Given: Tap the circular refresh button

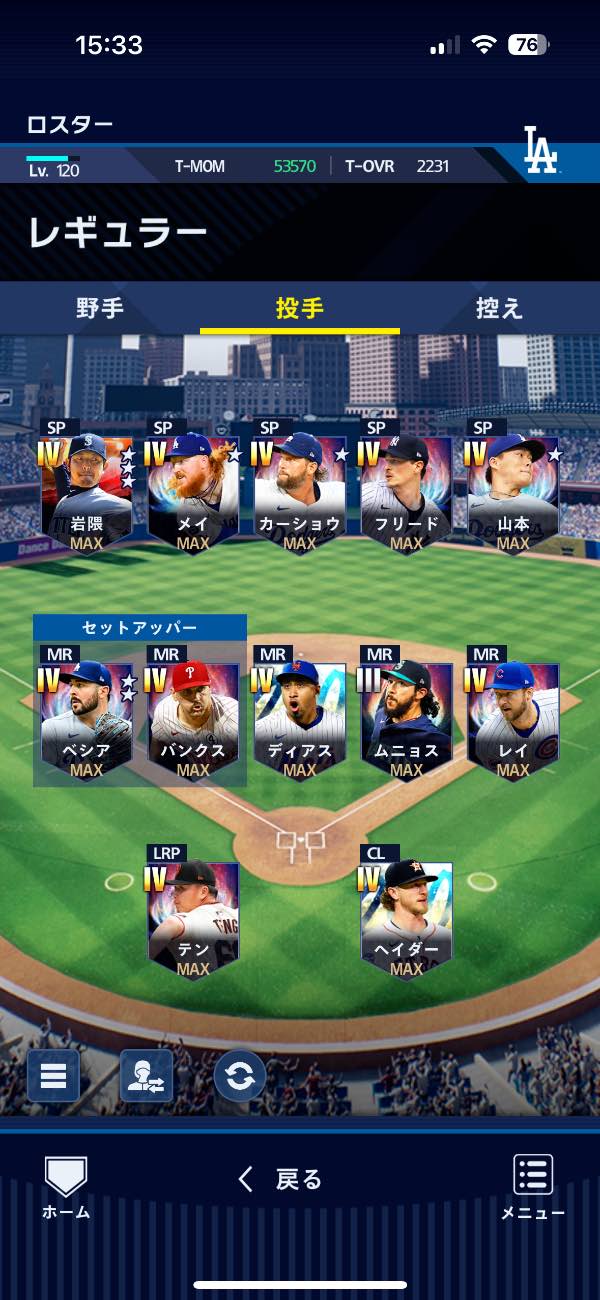Looking at the screenshot, I should click(240, 1076).
